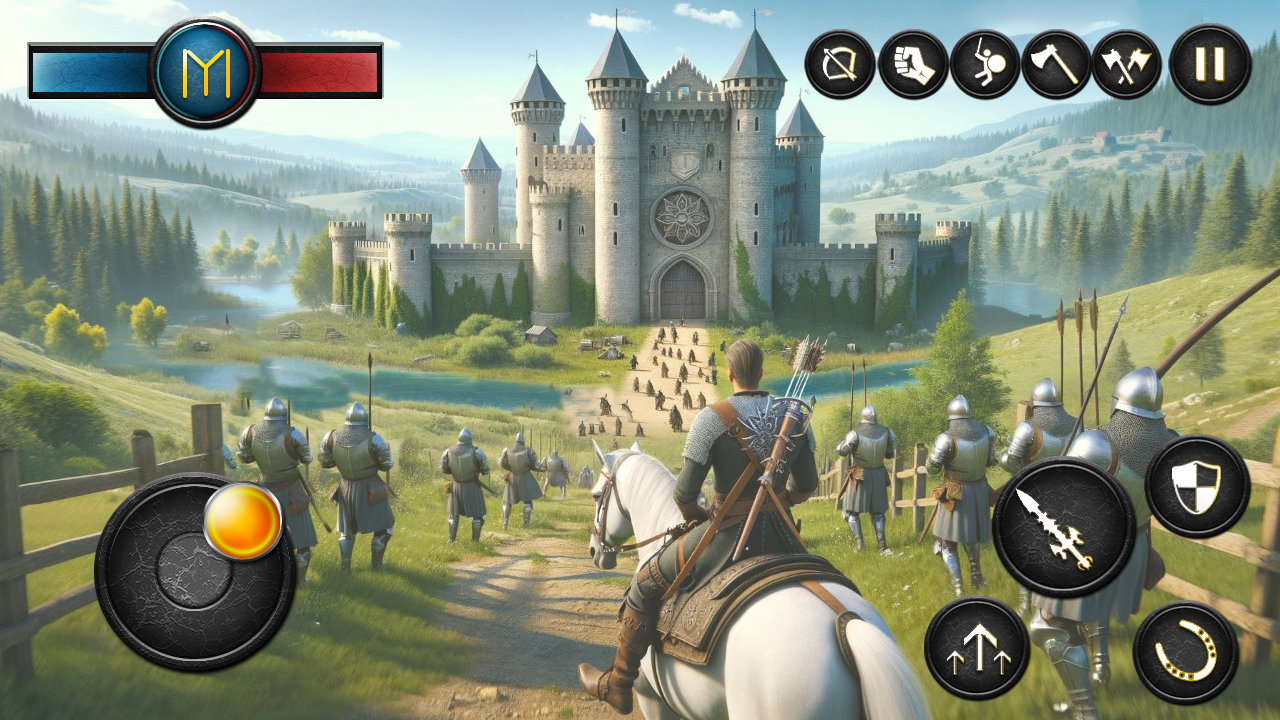Select the bow and arrow weapon
The image size is (1280, 720).
point(840,64)
